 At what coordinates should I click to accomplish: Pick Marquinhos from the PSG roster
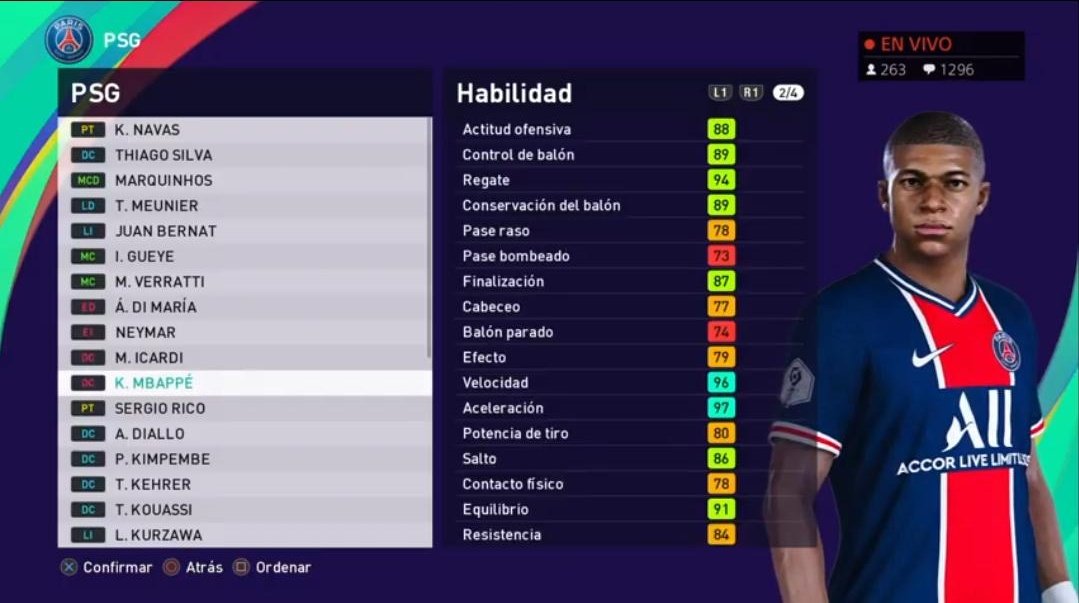[245, 181]
